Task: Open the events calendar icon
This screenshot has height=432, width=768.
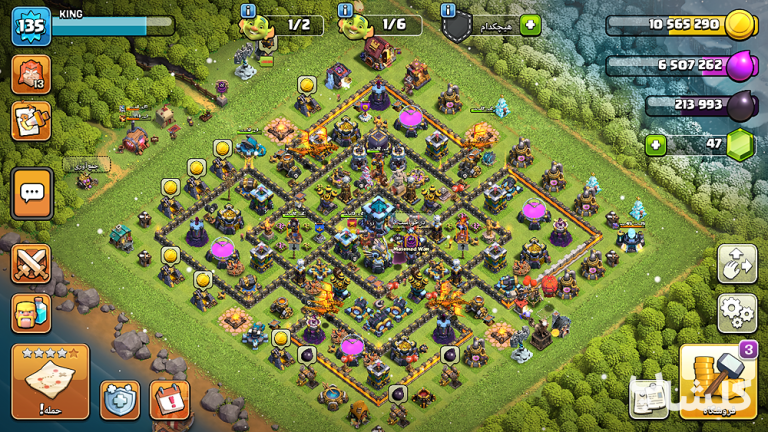Action: click(169, 399)
